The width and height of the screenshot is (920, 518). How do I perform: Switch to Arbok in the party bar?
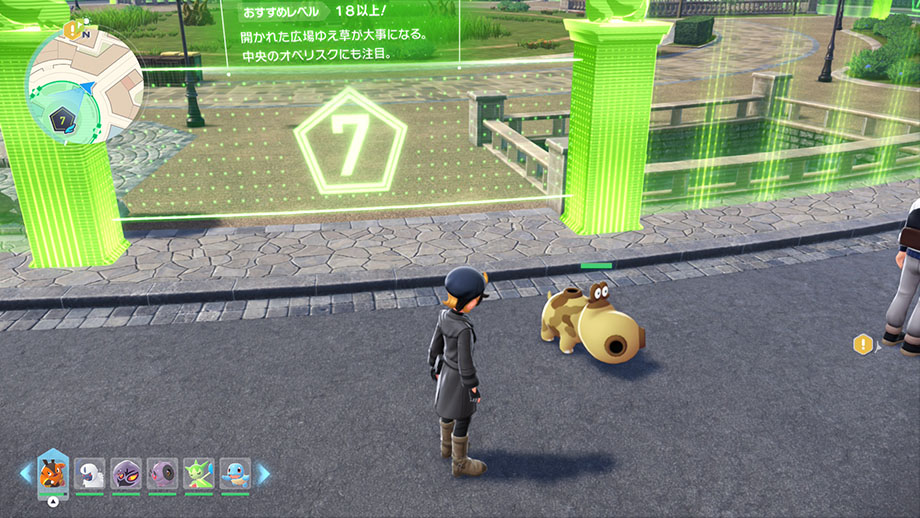[126, 473]
